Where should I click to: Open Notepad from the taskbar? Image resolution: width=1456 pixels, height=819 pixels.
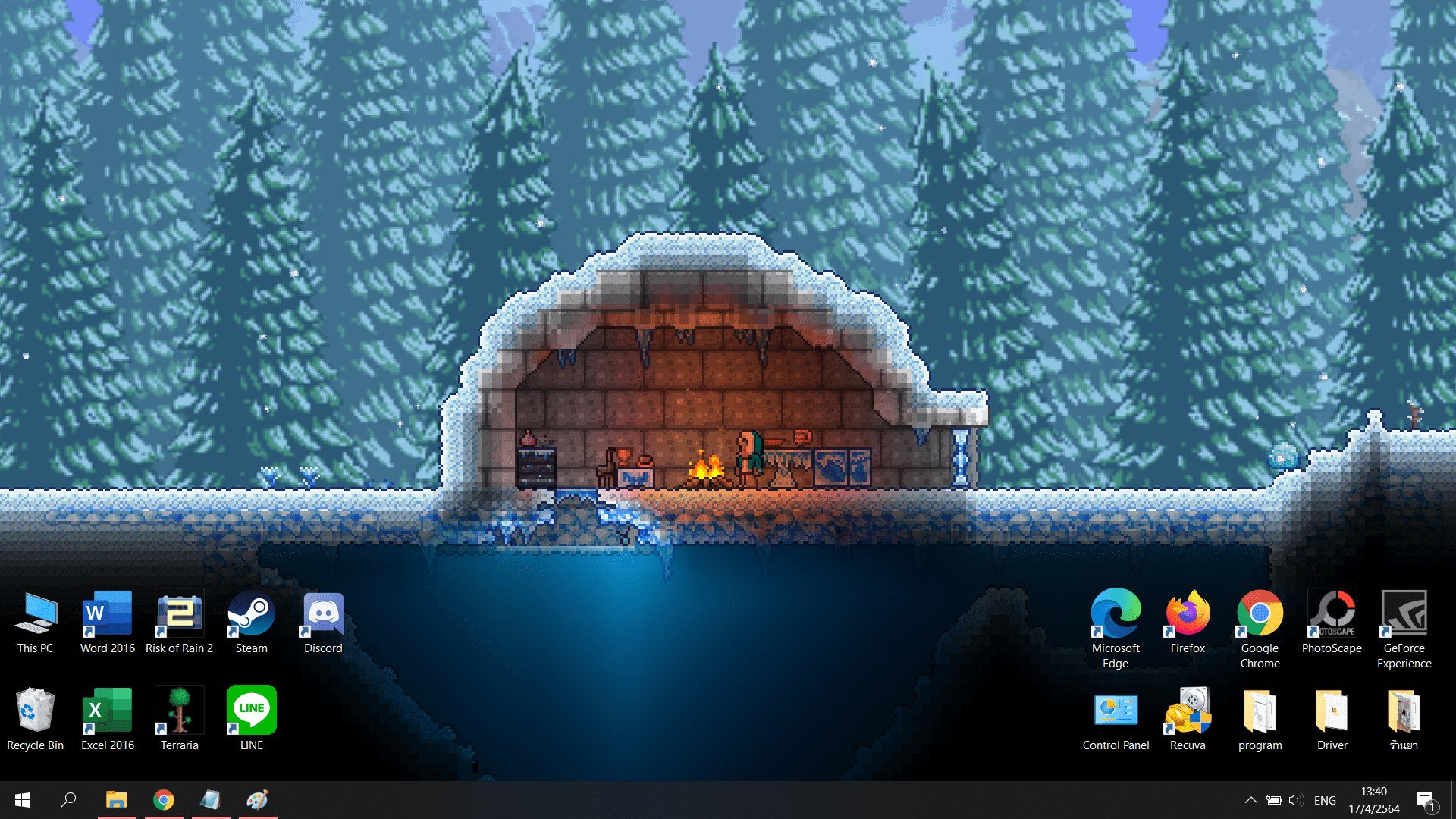(210, 799)
